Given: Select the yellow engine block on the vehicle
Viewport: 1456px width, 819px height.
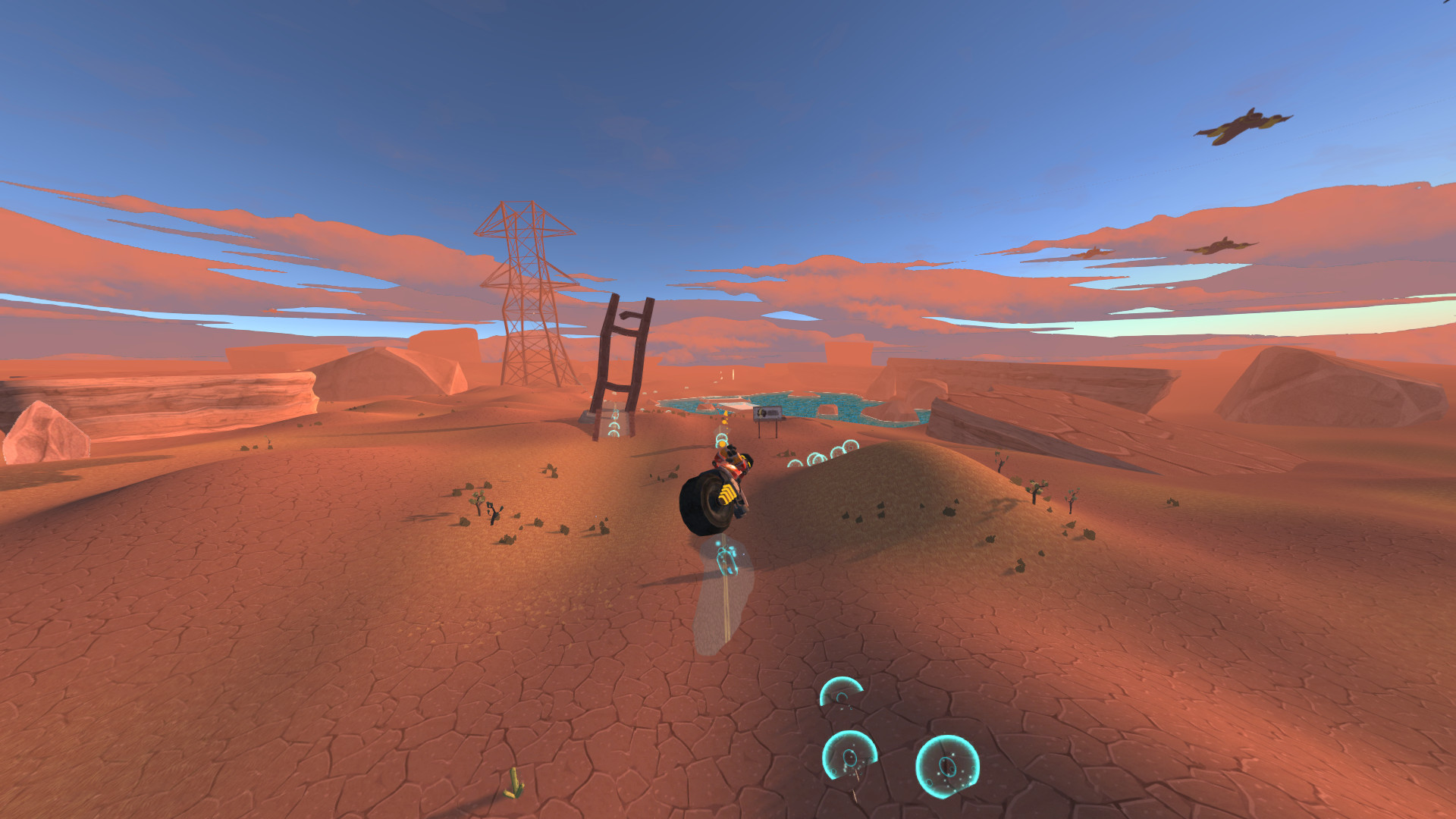Looking at the screenshot, I should pyautogui.click(x=726, y=495).
